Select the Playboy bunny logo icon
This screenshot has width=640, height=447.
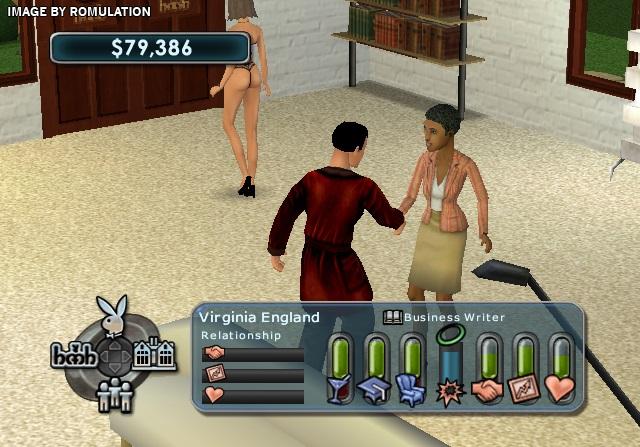(114, 313)
